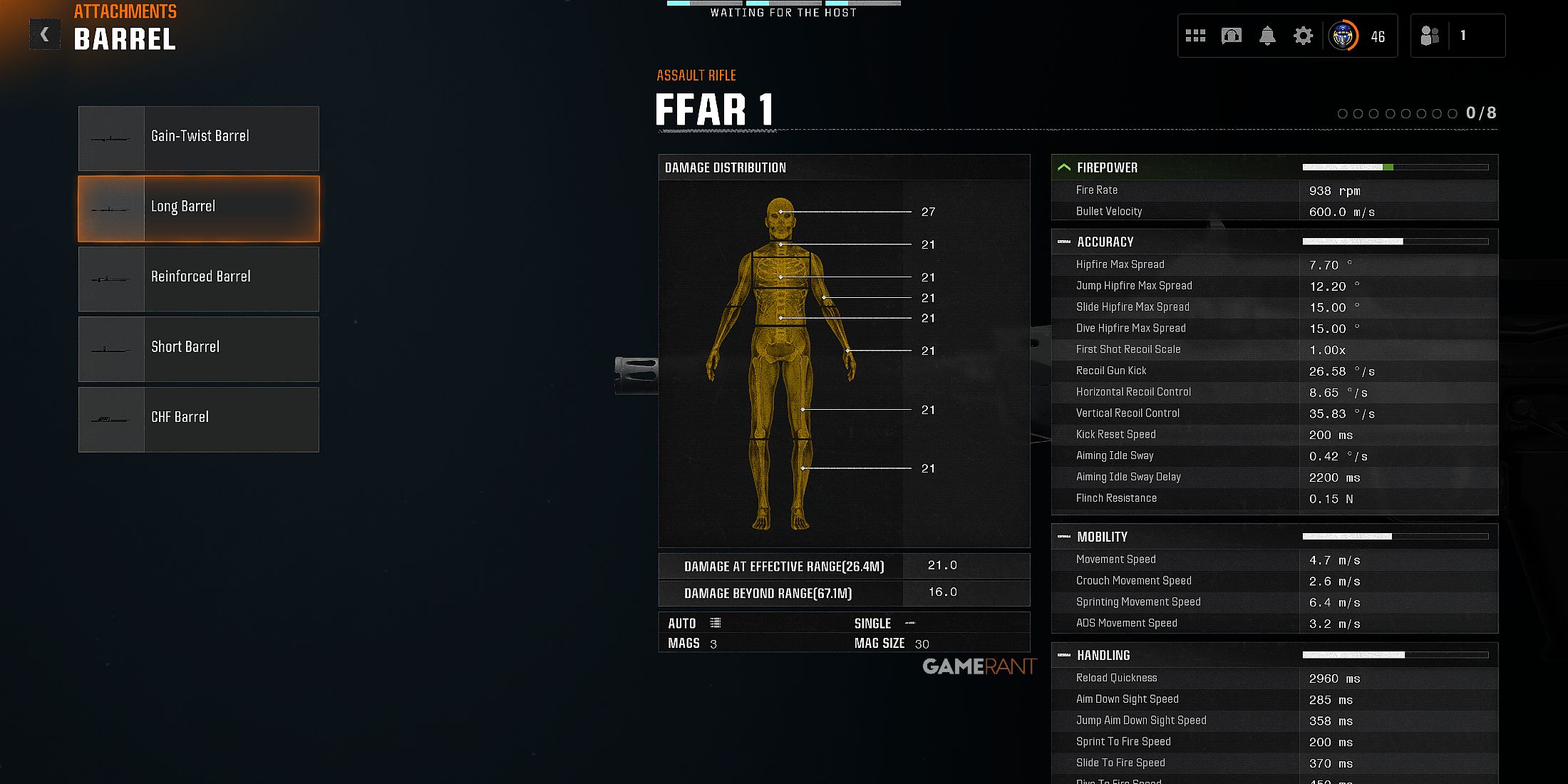The image size is (1568, 784).
Task: Open the notifications bell icon
Action: (1267, 35)
